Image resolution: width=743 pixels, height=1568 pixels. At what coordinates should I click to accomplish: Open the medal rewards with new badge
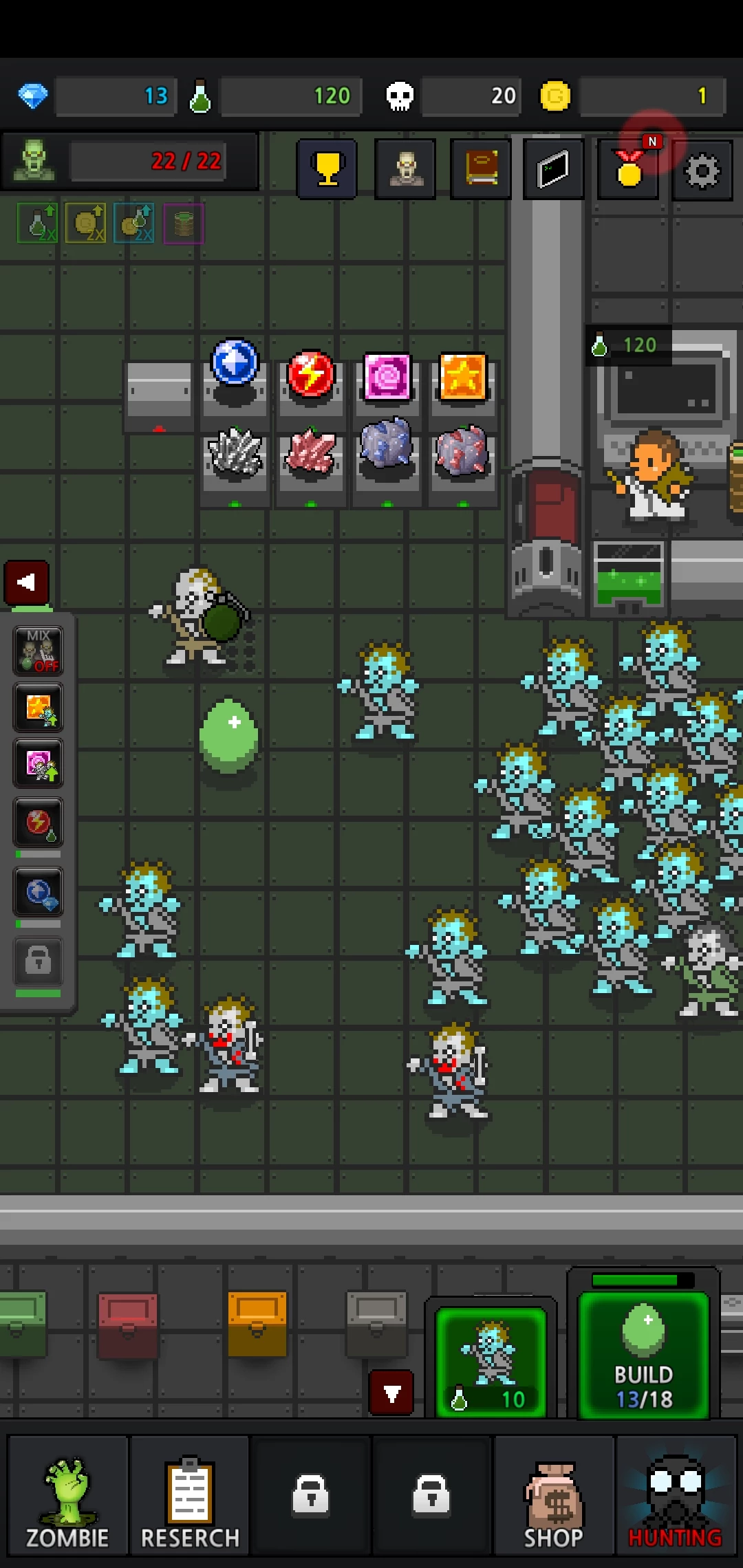[x=629, y=169]
